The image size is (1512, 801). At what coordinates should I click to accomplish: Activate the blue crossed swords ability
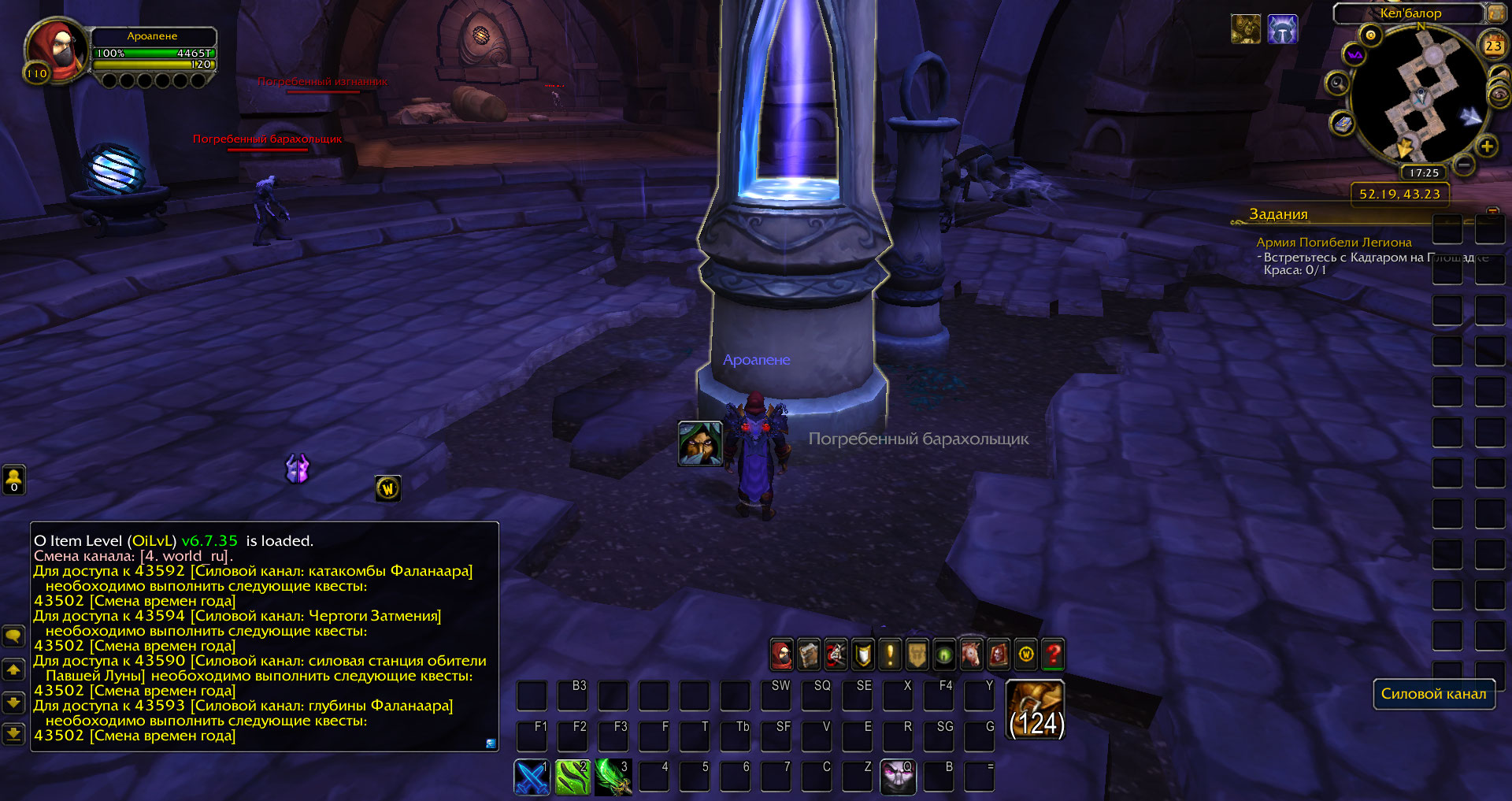(532, 777)
